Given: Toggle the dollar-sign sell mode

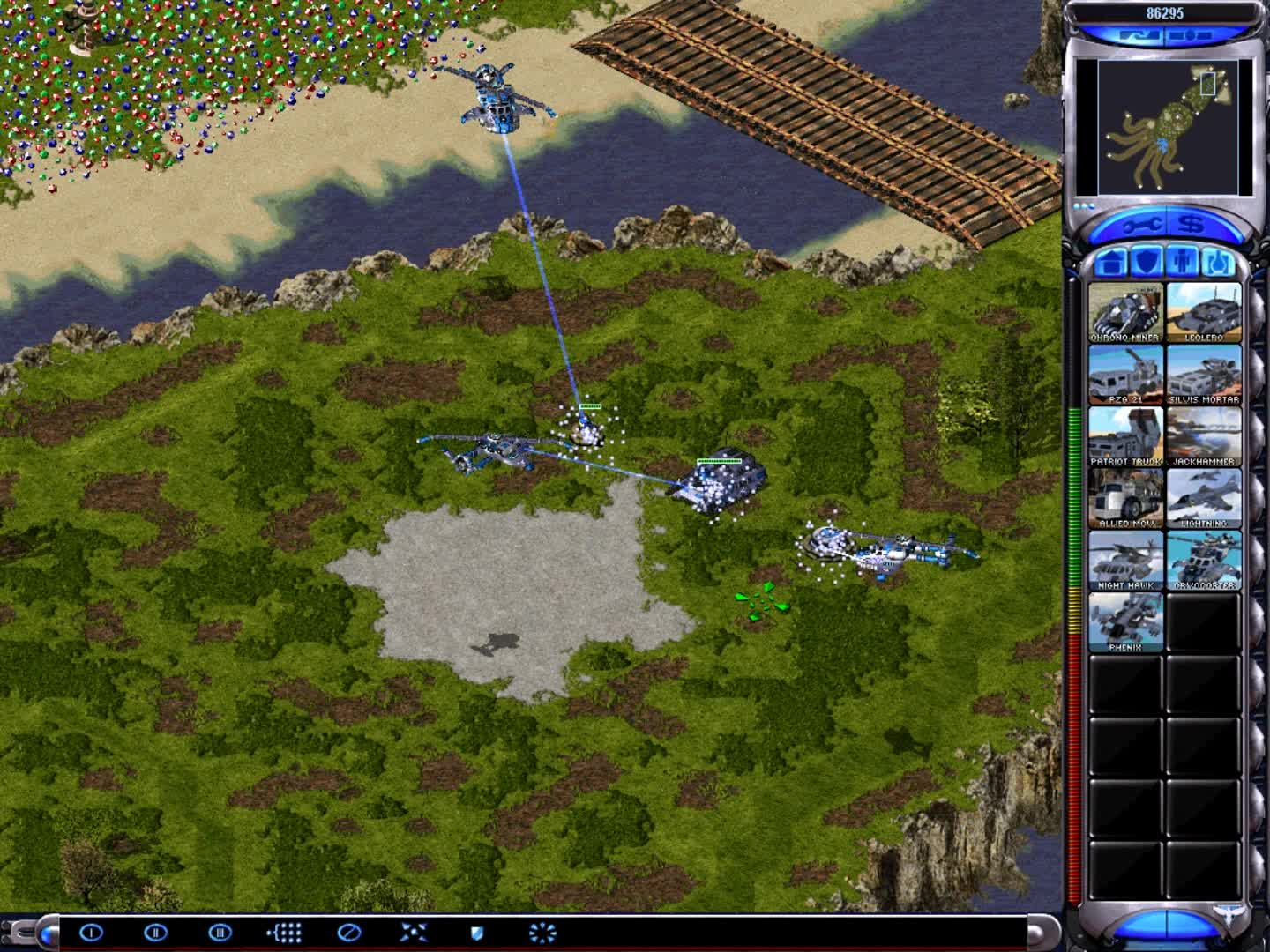Looking at the screenshot, I should pos(1192,227).
